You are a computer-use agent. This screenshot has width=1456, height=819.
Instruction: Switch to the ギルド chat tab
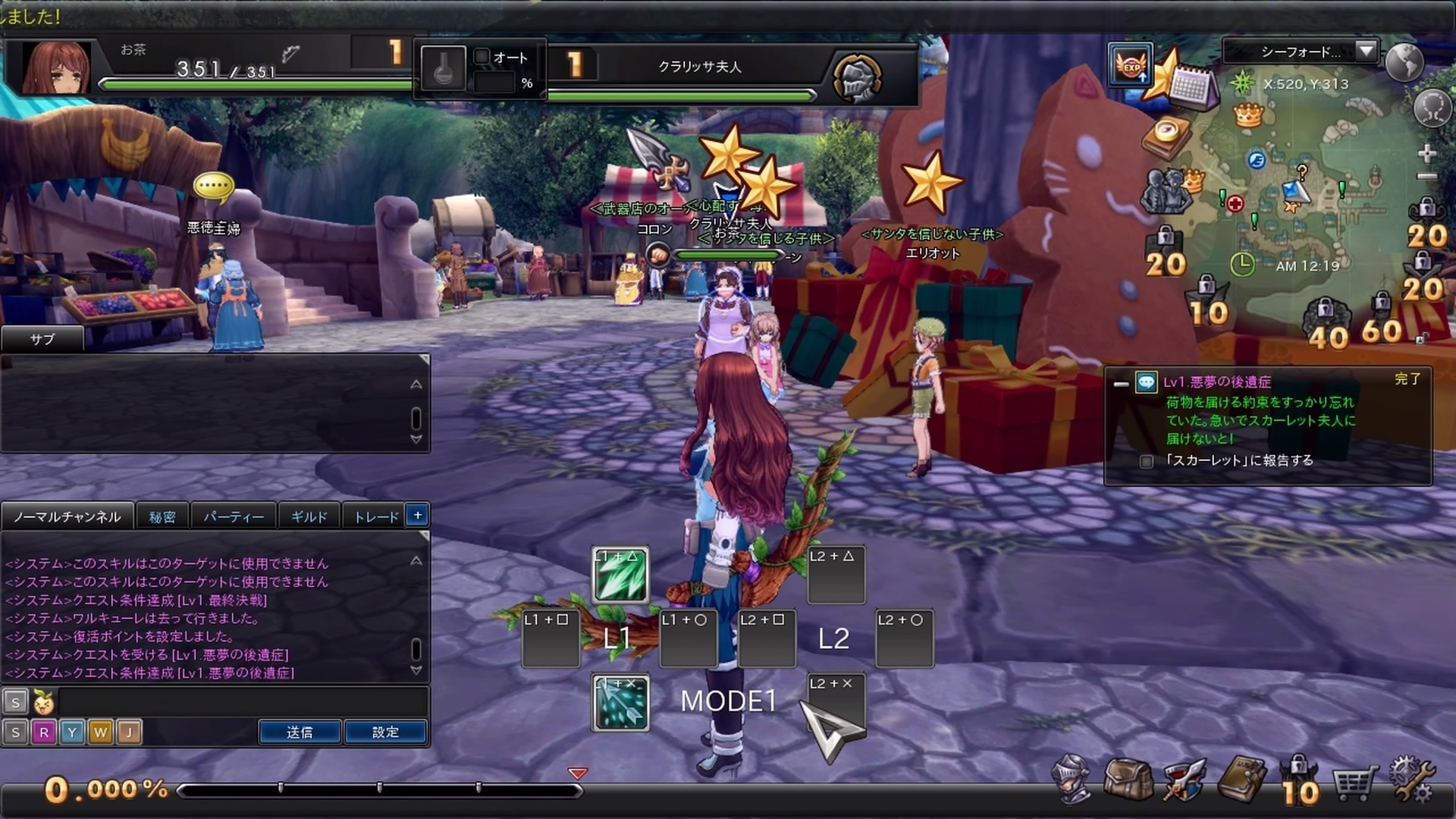[309, 516]
